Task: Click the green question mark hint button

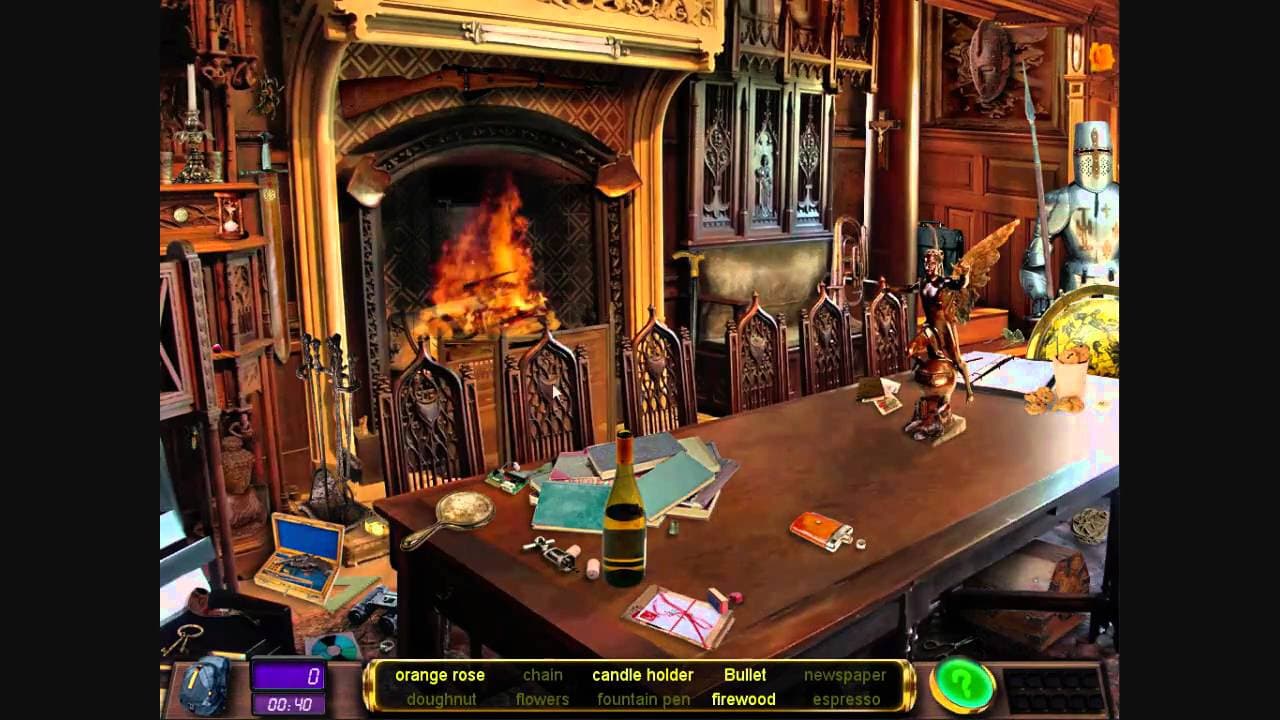Action: [x=962, y=686]
